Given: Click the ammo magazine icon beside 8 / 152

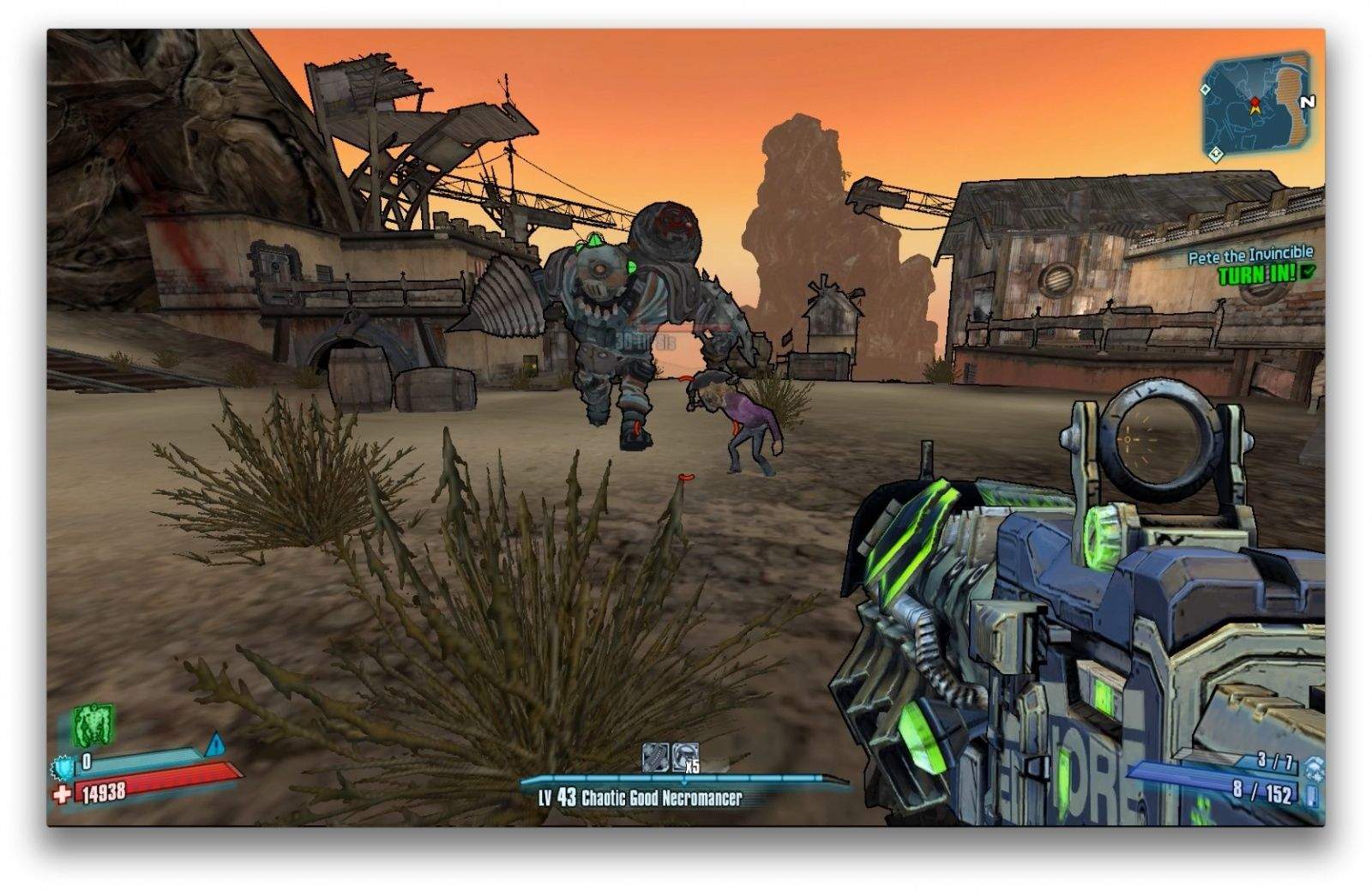Looking at the screenshot, I should pos(1312,795).
